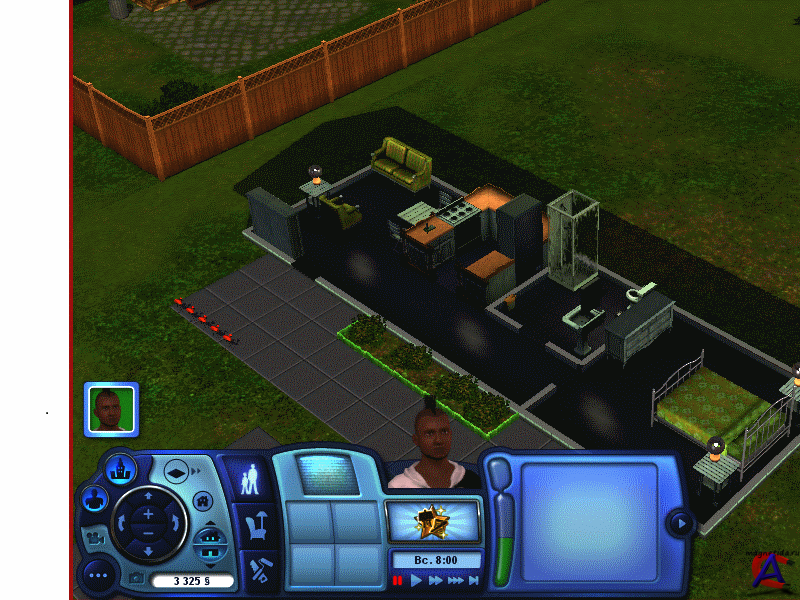This screenshot has width=800, height=600.
Task: Open the options menu with three dots
Action: pos(98,575)
